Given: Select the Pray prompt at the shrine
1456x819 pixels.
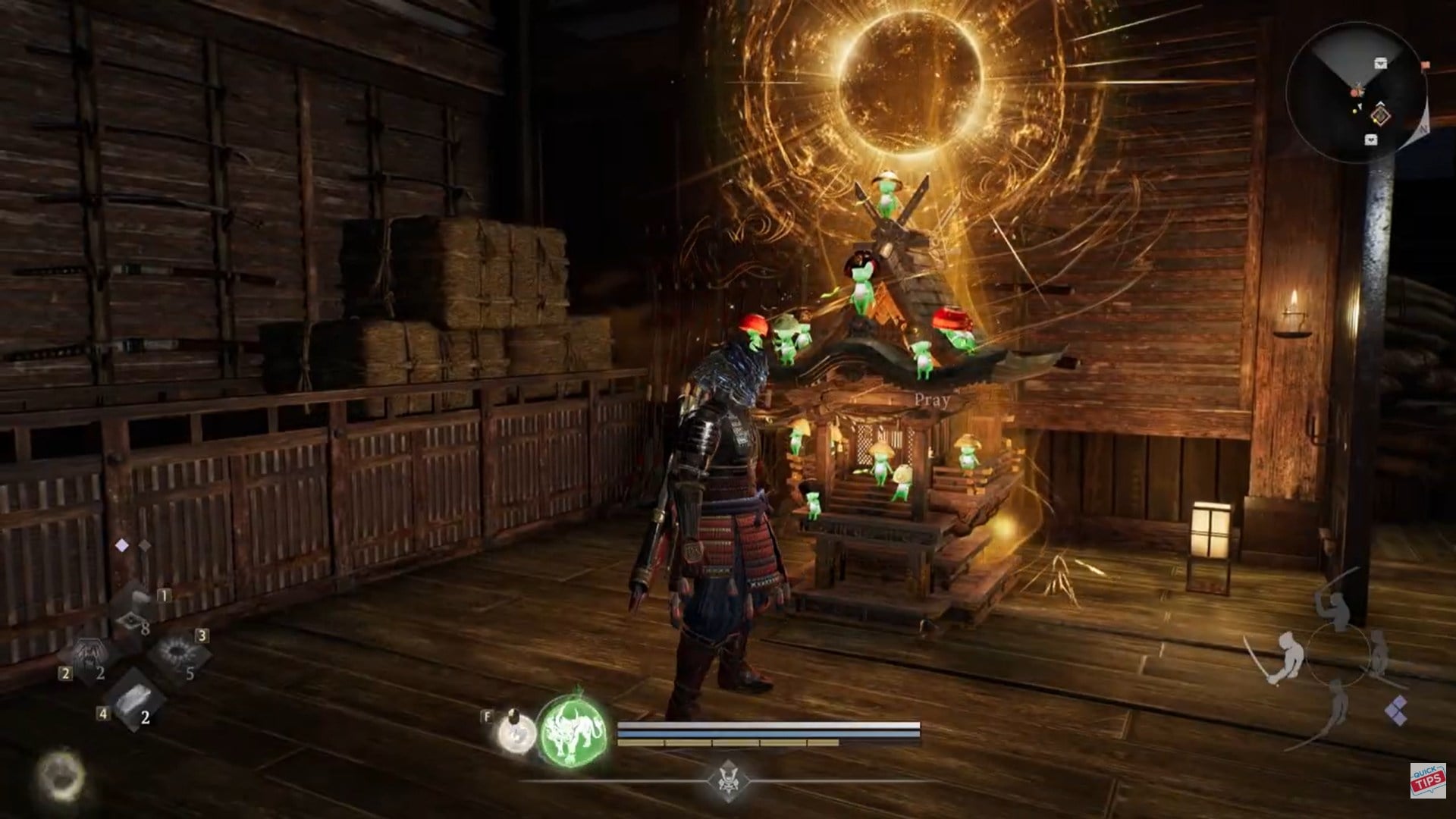Looking at the screenshot, I should click(x=931, y=400).
